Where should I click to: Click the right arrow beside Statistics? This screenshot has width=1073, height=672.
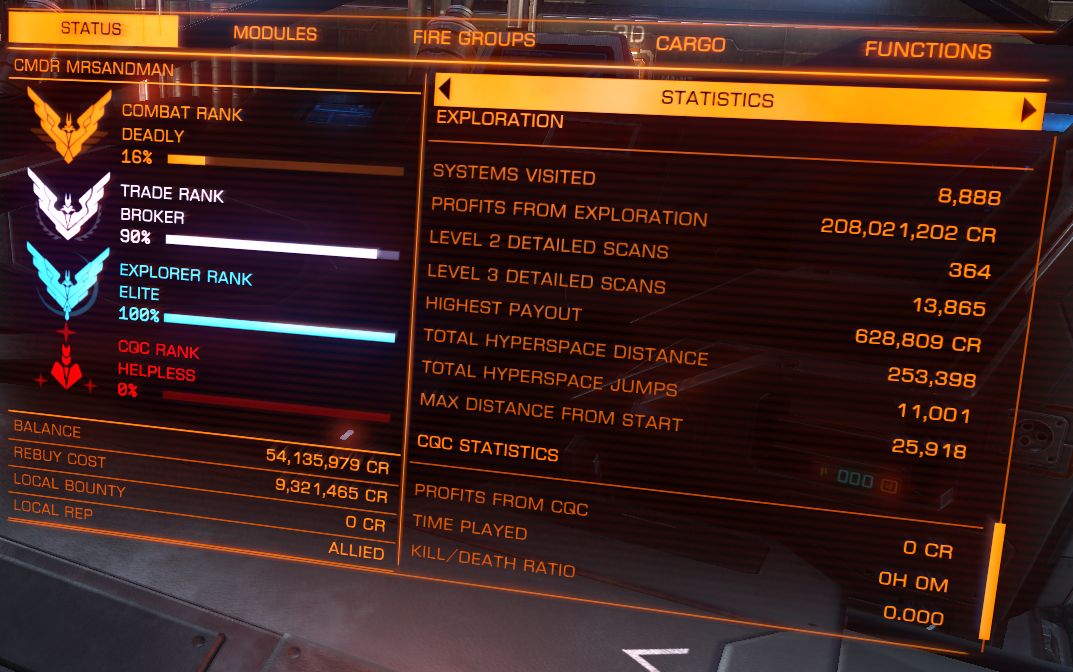1028,109
